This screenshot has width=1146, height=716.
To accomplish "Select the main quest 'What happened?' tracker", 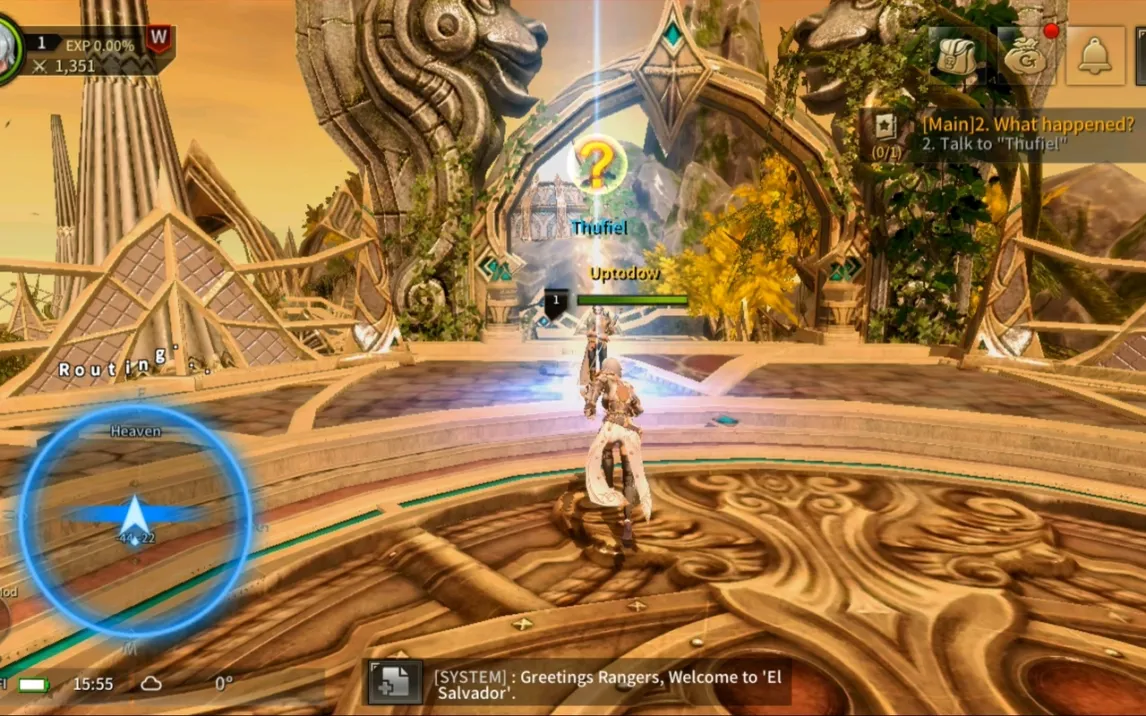I will click(1027, 134).
